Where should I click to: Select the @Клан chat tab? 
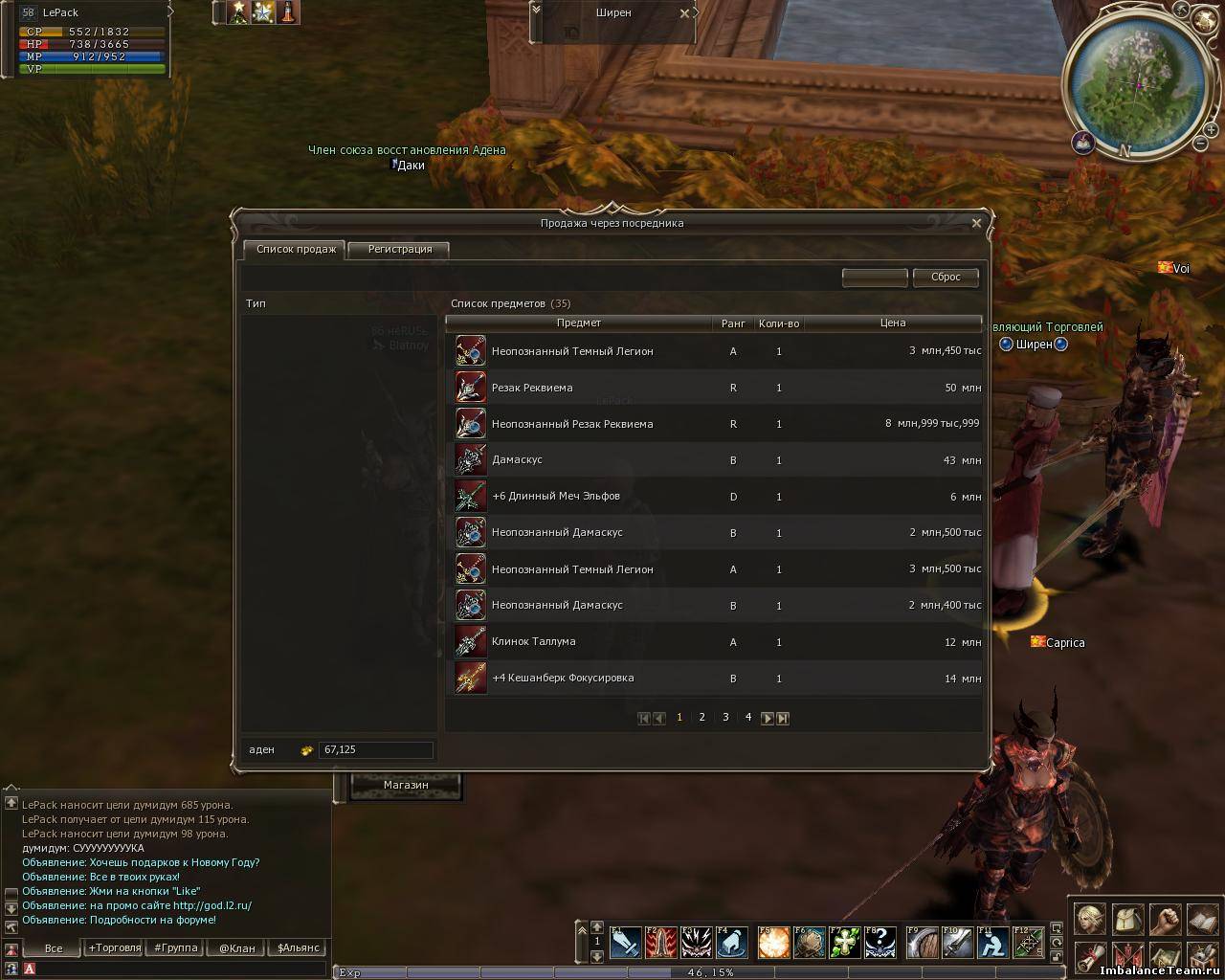236,947
